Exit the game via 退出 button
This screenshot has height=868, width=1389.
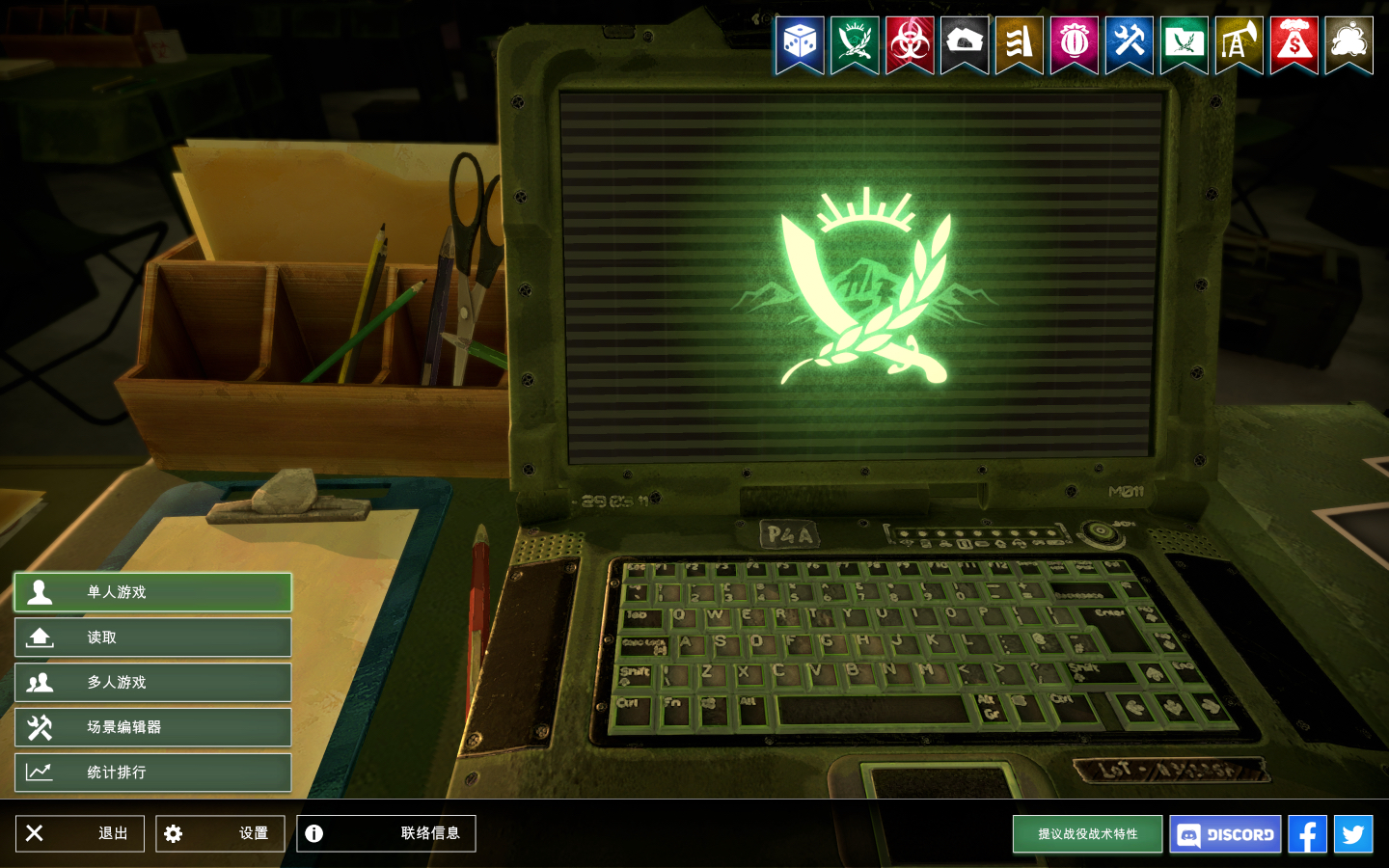[80, 833]
